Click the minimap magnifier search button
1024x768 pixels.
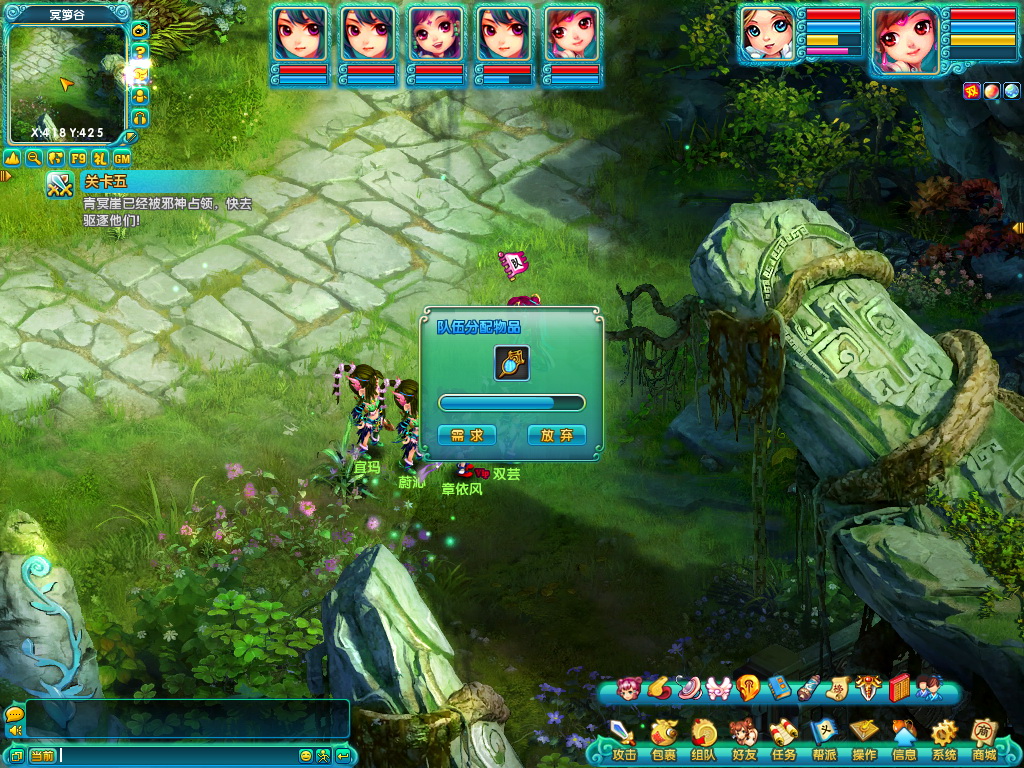pos(34,158)
